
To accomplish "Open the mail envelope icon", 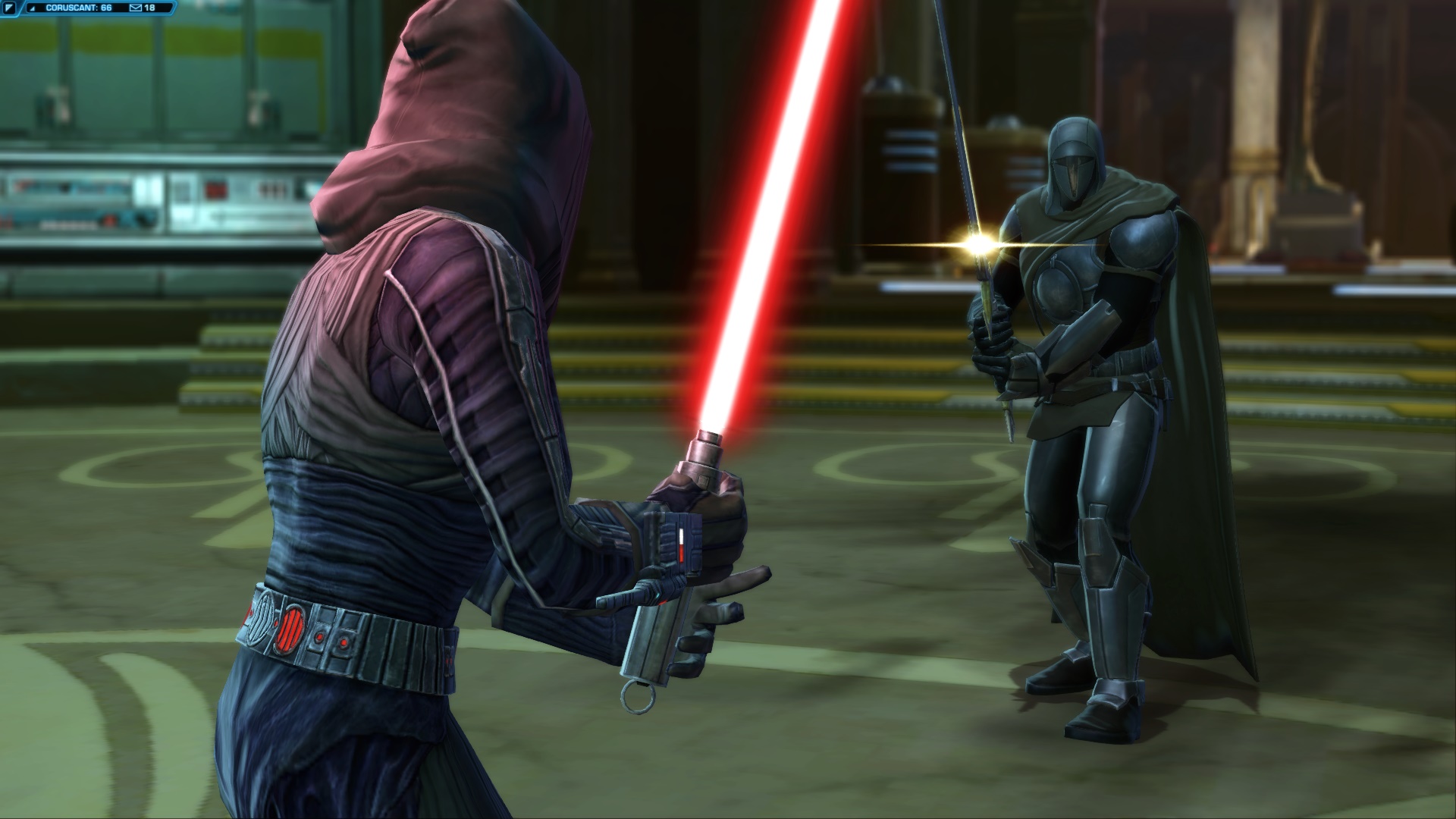I will pos(136,8).
